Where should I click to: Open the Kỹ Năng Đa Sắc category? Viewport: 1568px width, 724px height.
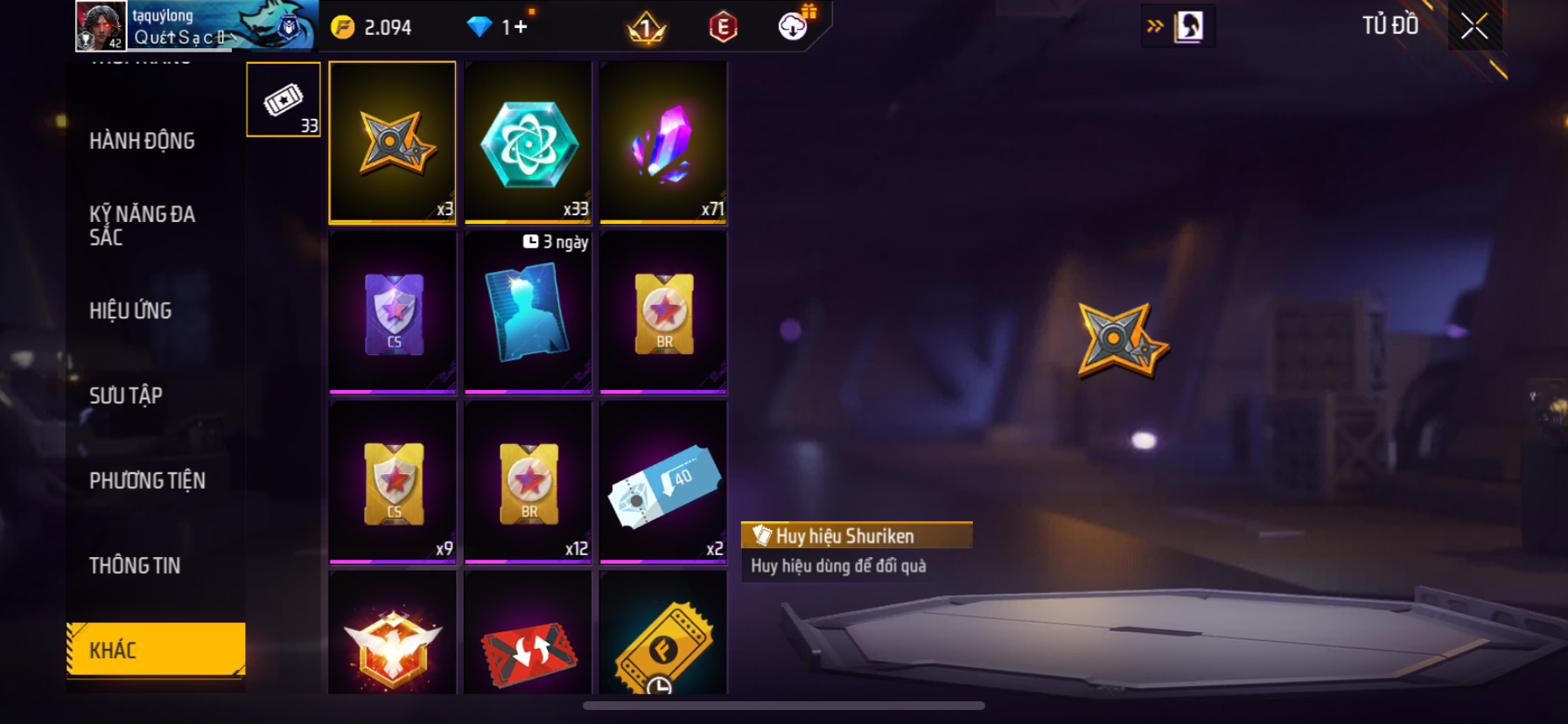pos(142,226)
